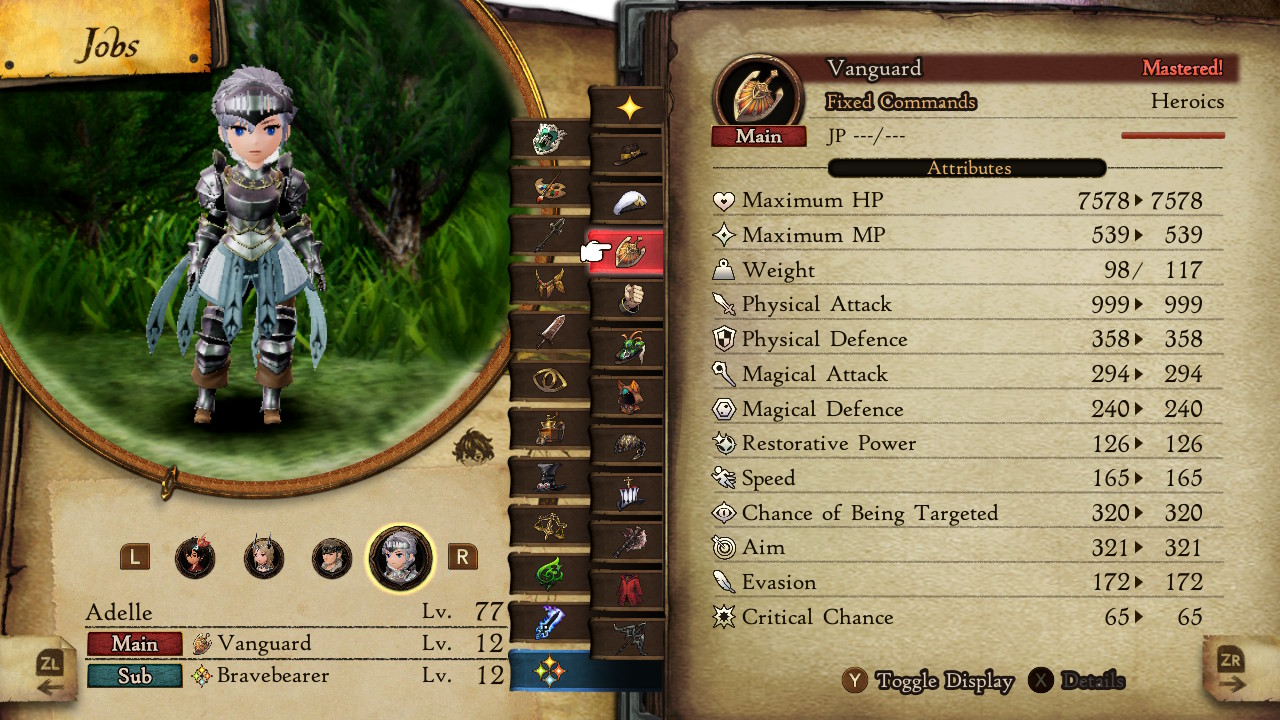The height and width of the screenshot is (720, 1280).
Task: Select the brown cowboy hat job
Action: [628, 154]
